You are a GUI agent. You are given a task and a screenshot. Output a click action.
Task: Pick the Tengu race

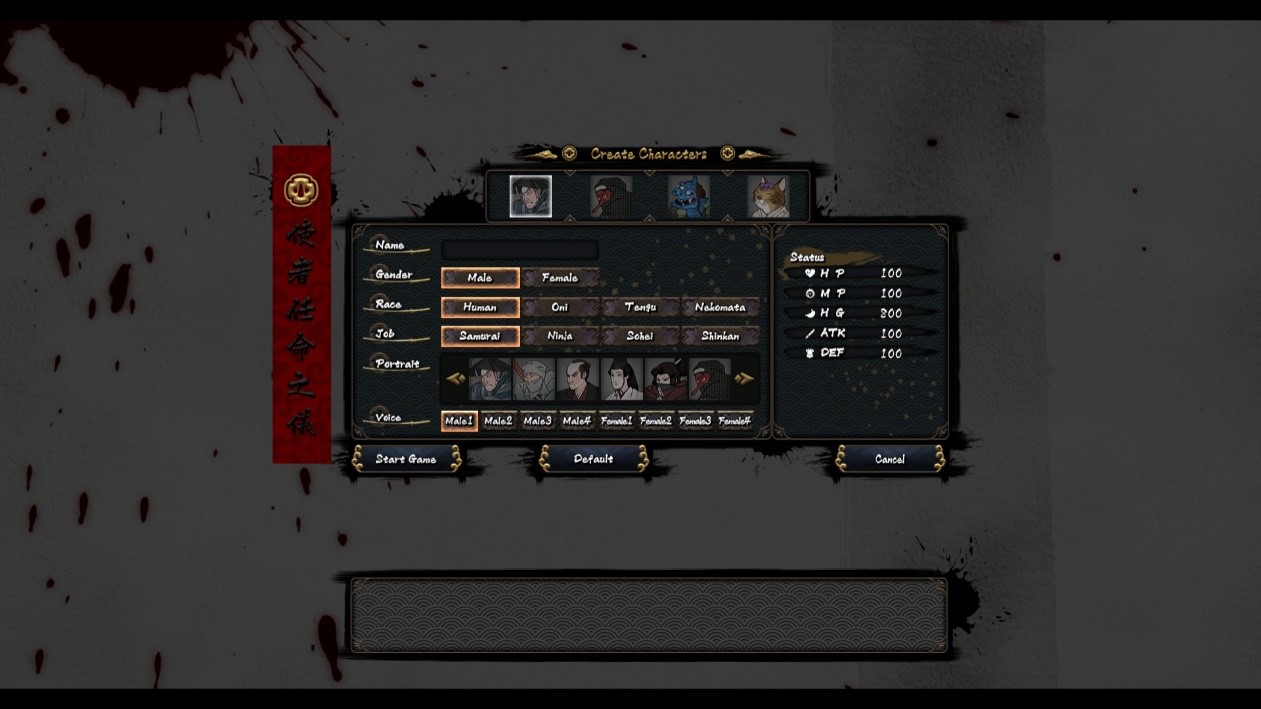coord(640,307)
